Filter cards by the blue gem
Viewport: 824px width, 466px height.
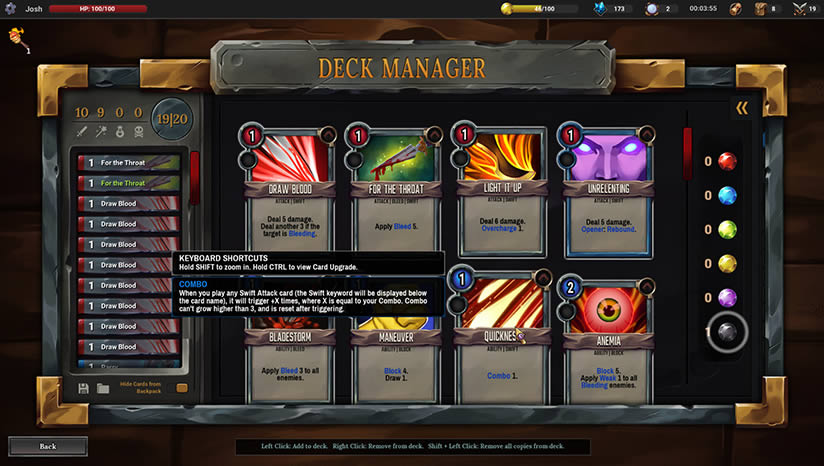pyautogui.click(x=727, y=195)
